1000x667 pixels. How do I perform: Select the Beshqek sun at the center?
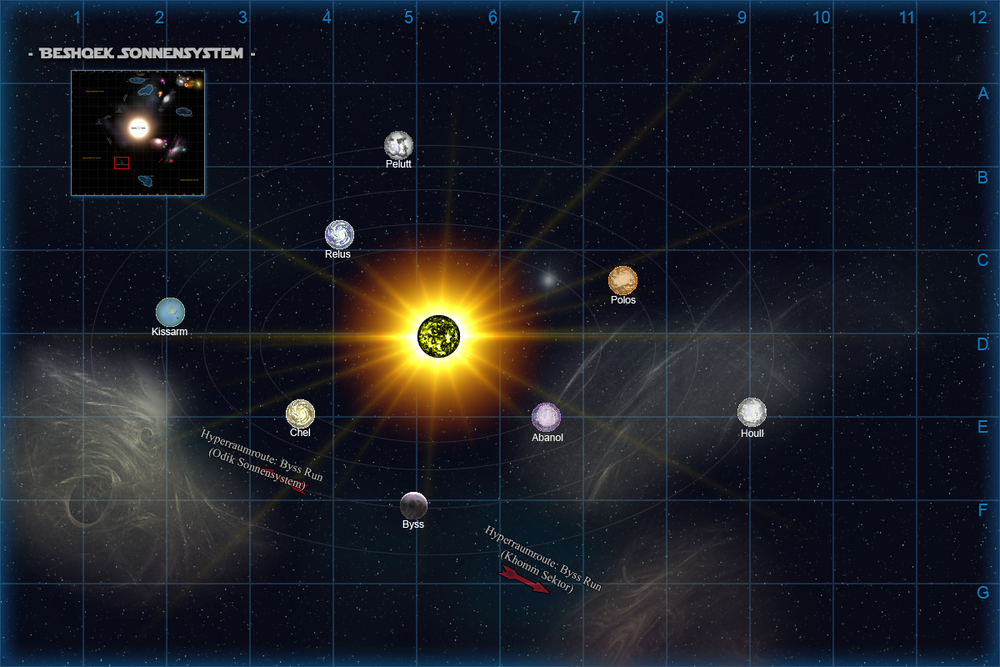point(438,334)
